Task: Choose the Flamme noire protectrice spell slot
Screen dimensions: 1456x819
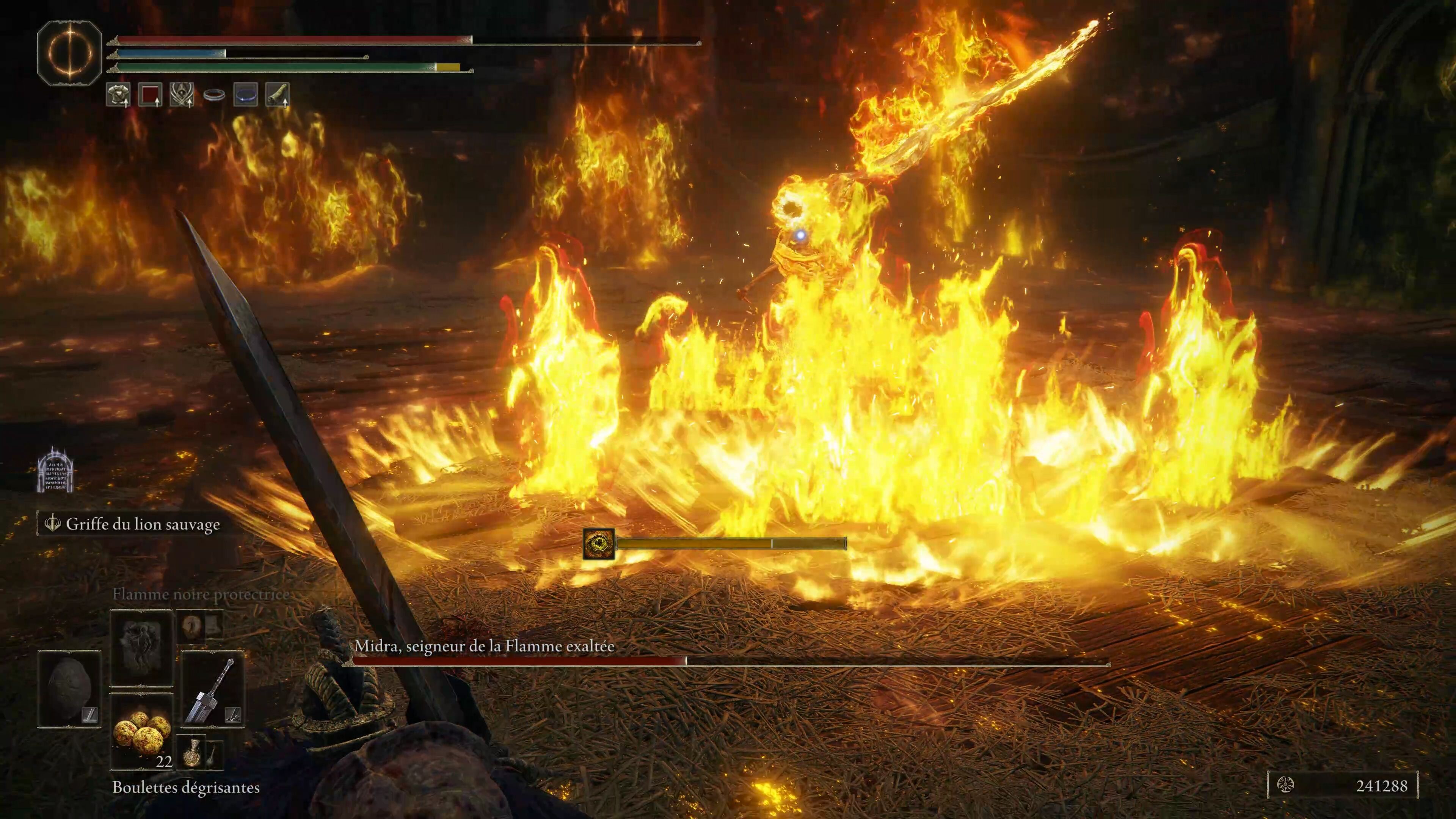Action: point(141,647)
